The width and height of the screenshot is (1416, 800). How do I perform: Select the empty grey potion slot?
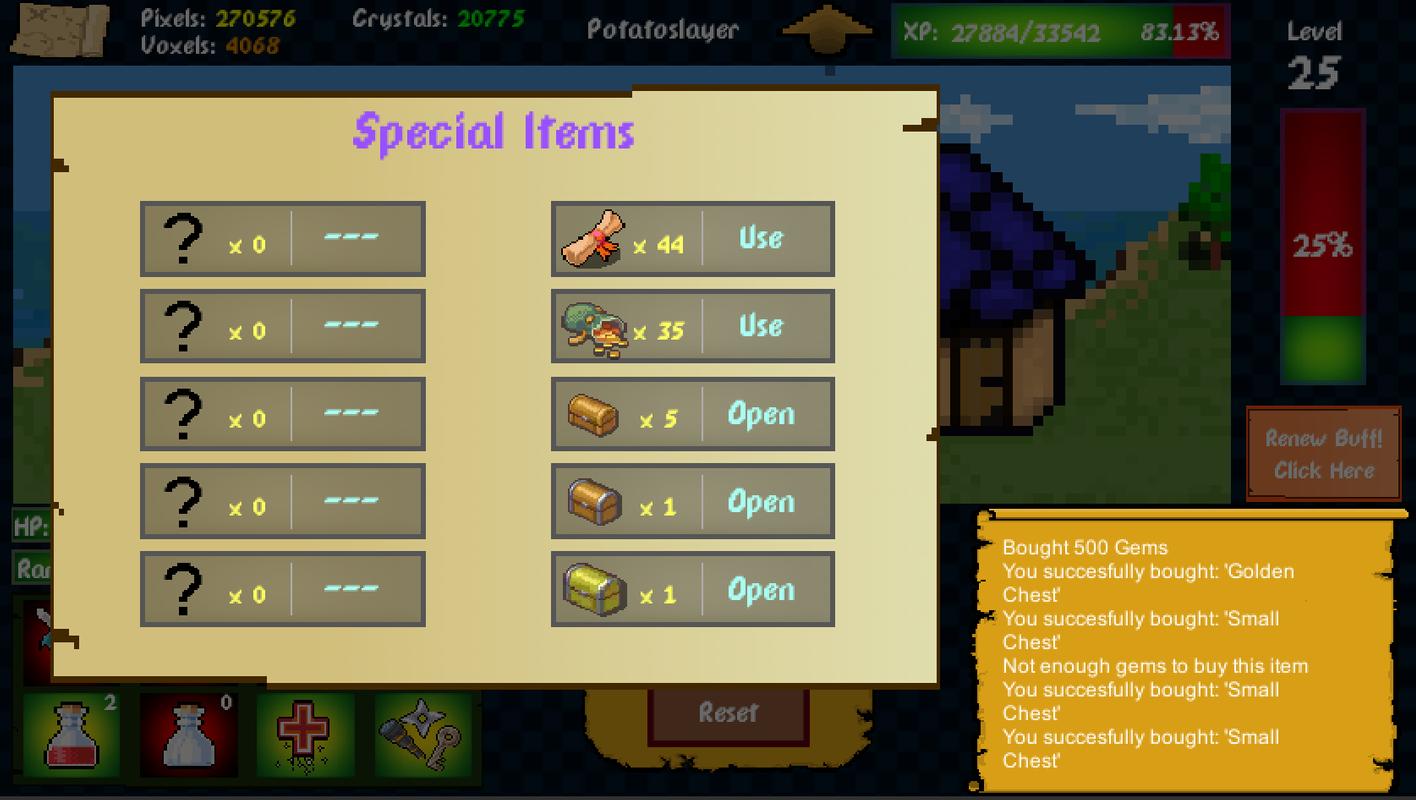(x=188, y=734)
